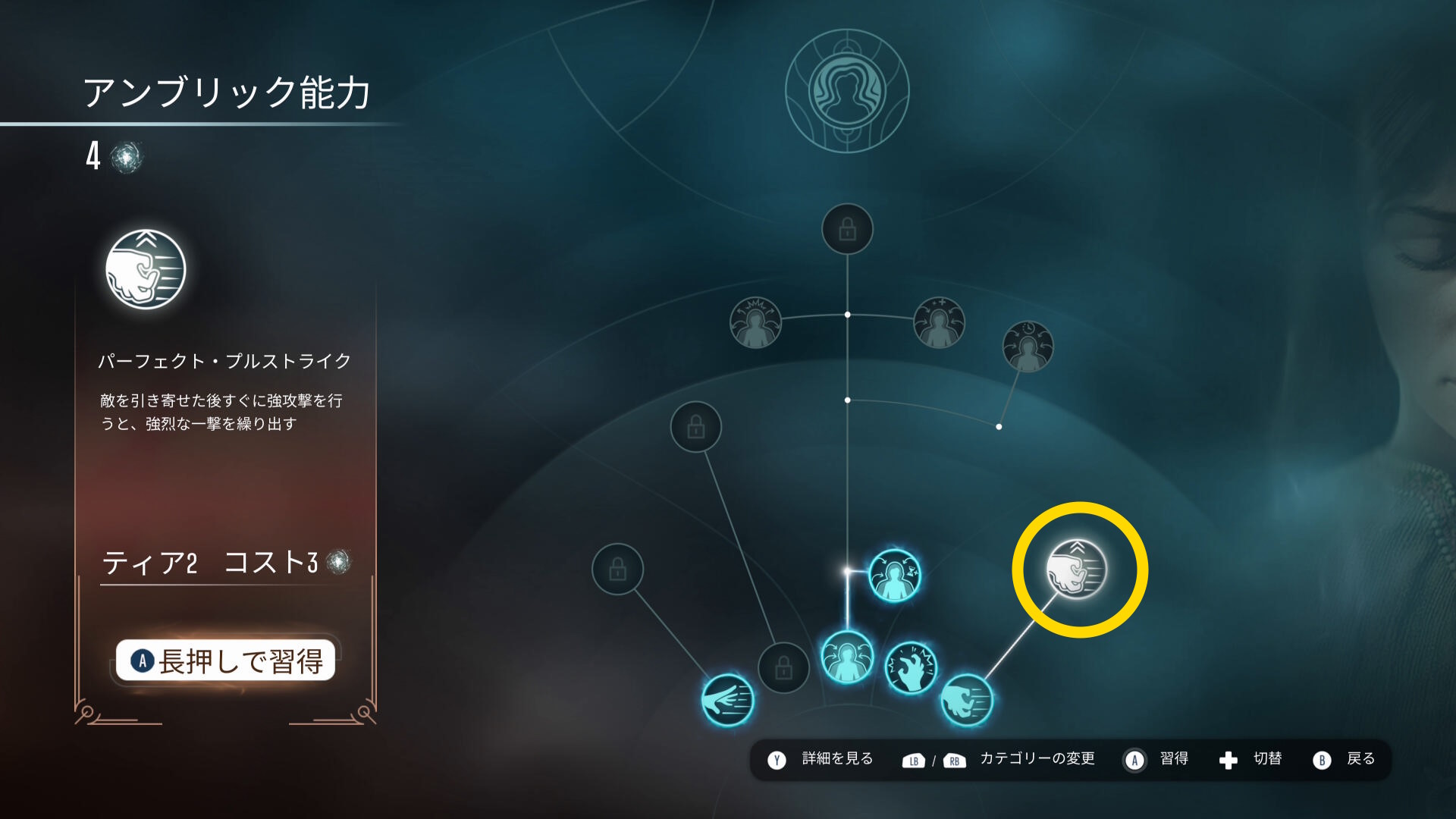The height and width of the screenshot is (819, 1456).
Task: Select the glowing cyan fist skill node
Action: click(967, 699)
